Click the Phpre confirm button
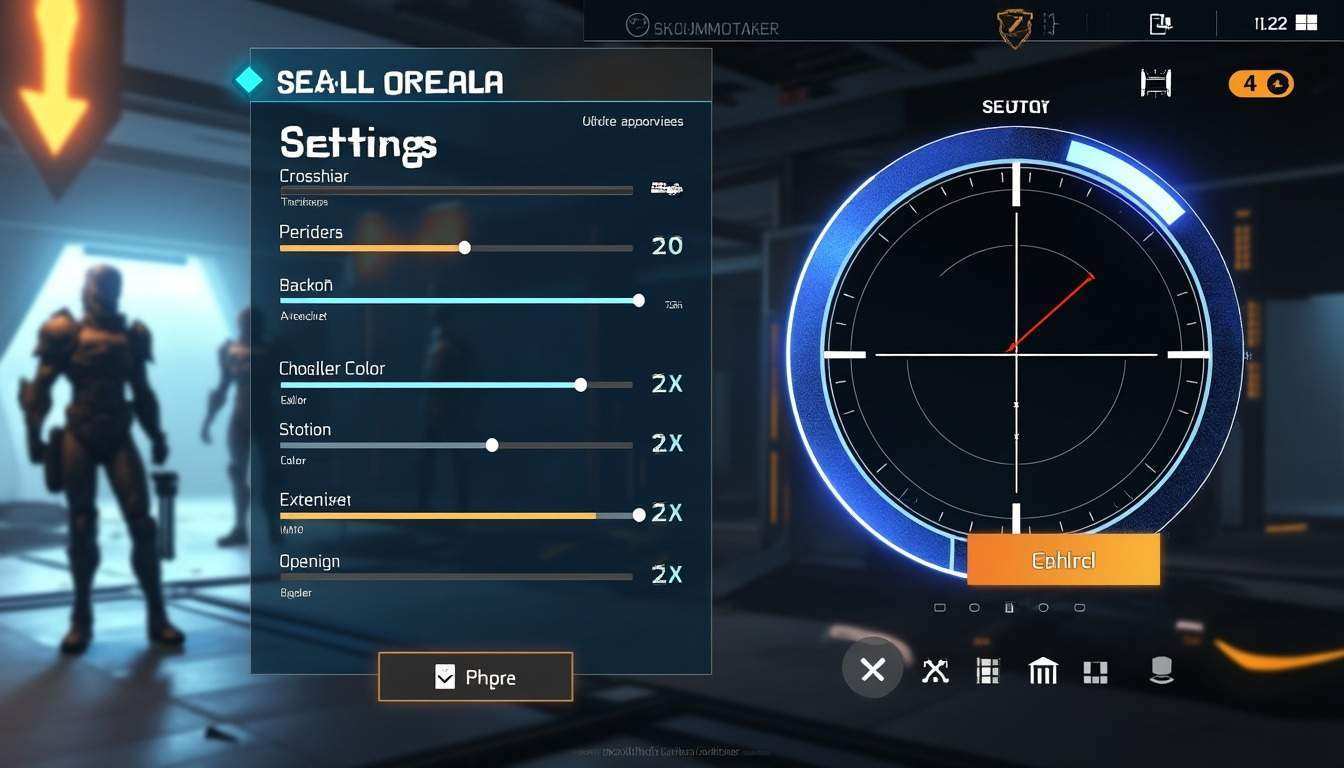Viewport: 1344px width, 768px height. click(475, 677)
